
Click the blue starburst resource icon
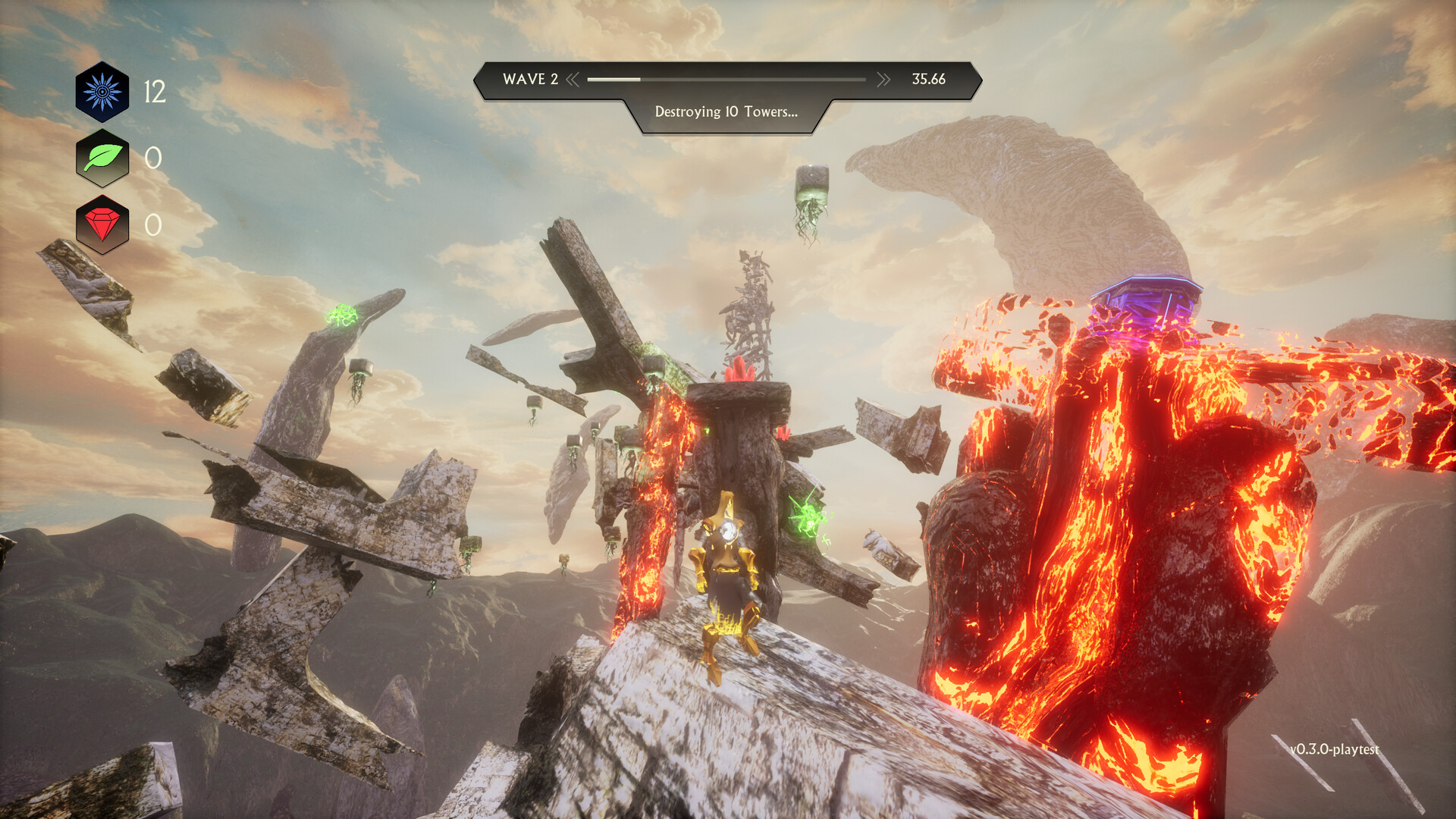click(102, 92)
